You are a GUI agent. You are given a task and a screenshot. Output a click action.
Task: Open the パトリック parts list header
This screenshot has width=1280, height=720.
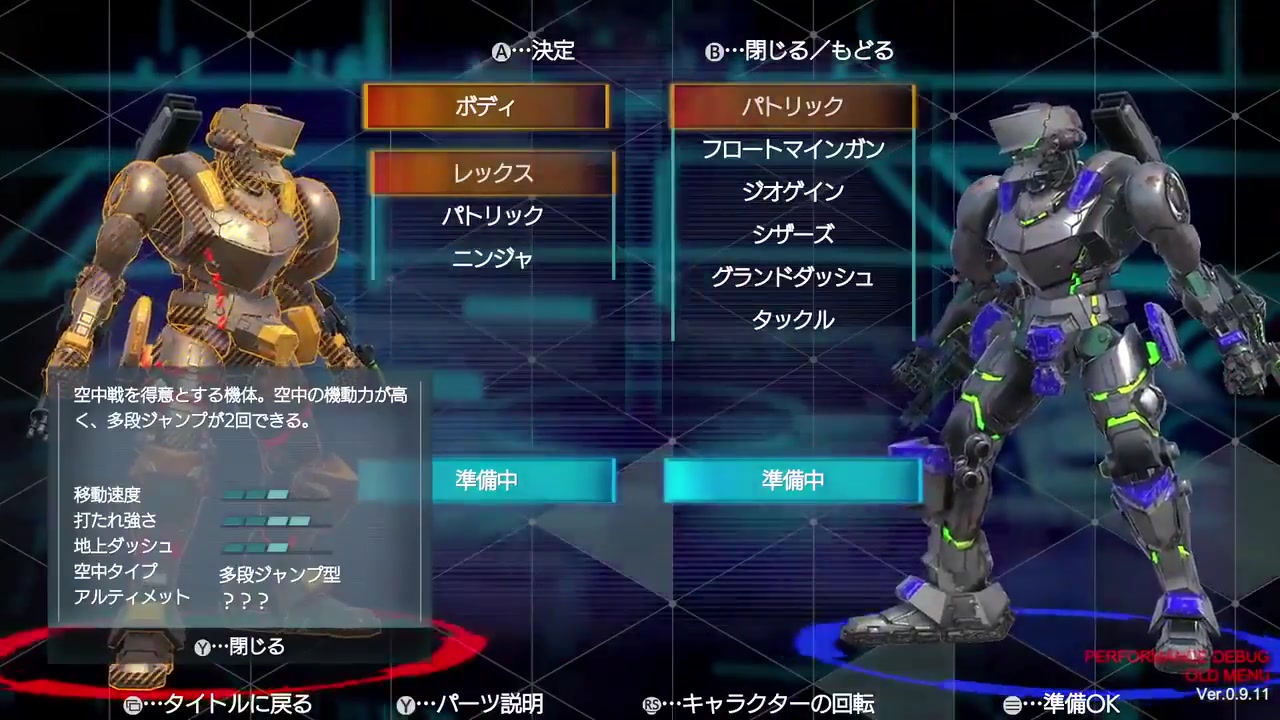[x=792, y=107]
